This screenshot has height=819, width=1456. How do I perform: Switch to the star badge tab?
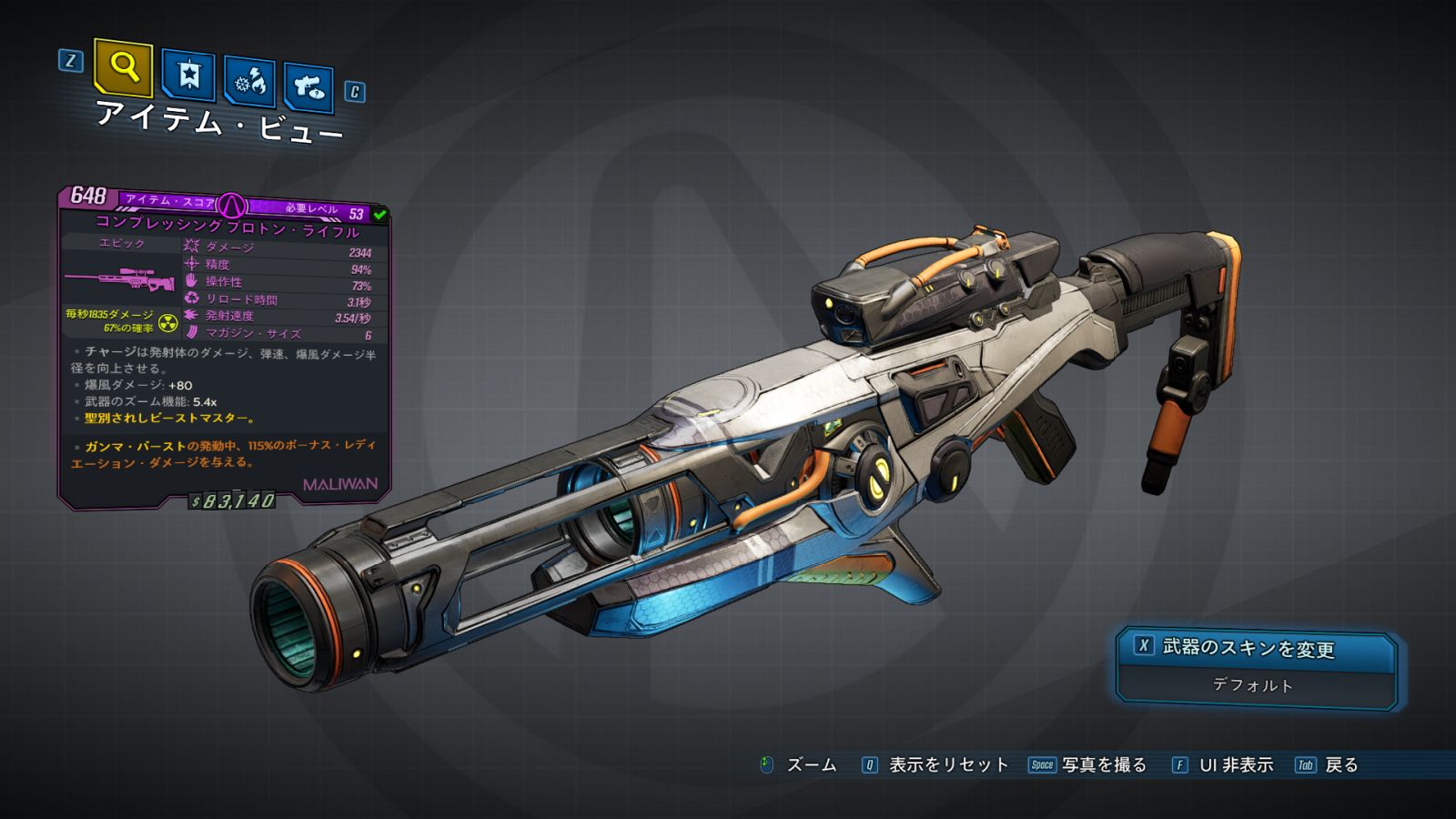tap(188, 76)
